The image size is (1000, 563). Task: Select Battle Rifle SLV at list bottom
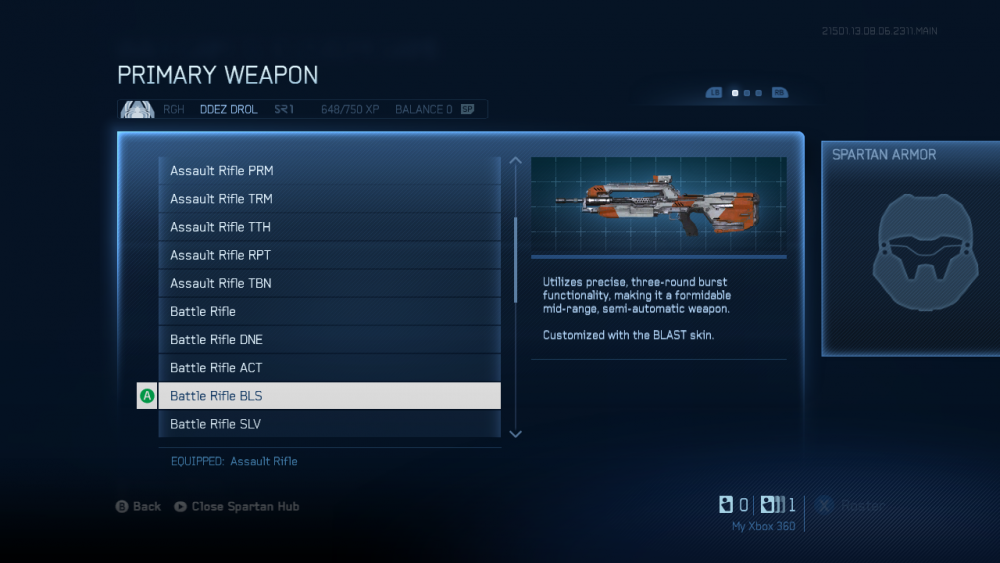[x=329, y=423]
